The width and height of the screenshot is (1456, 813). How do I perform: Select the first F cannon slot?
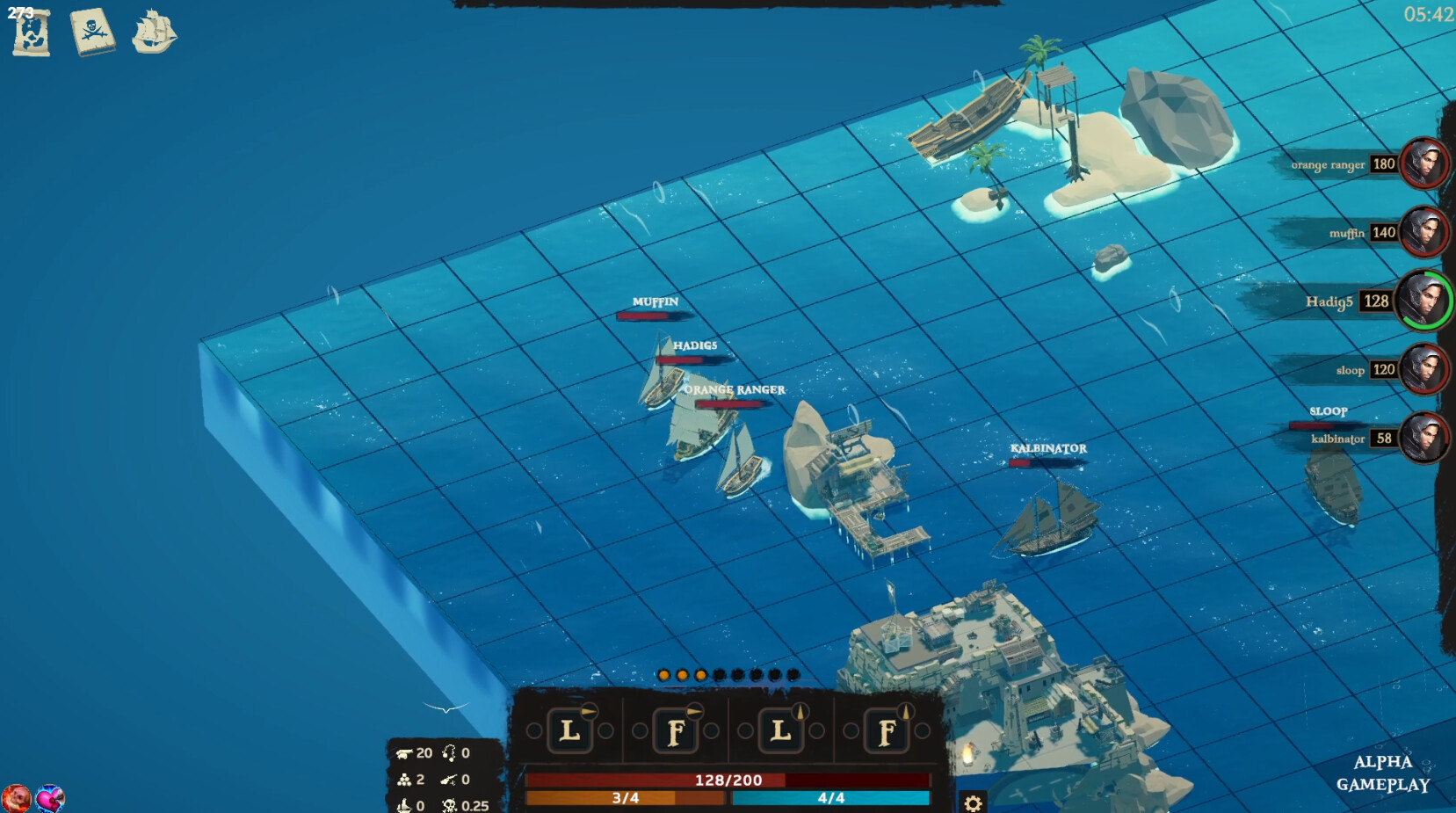676,730
